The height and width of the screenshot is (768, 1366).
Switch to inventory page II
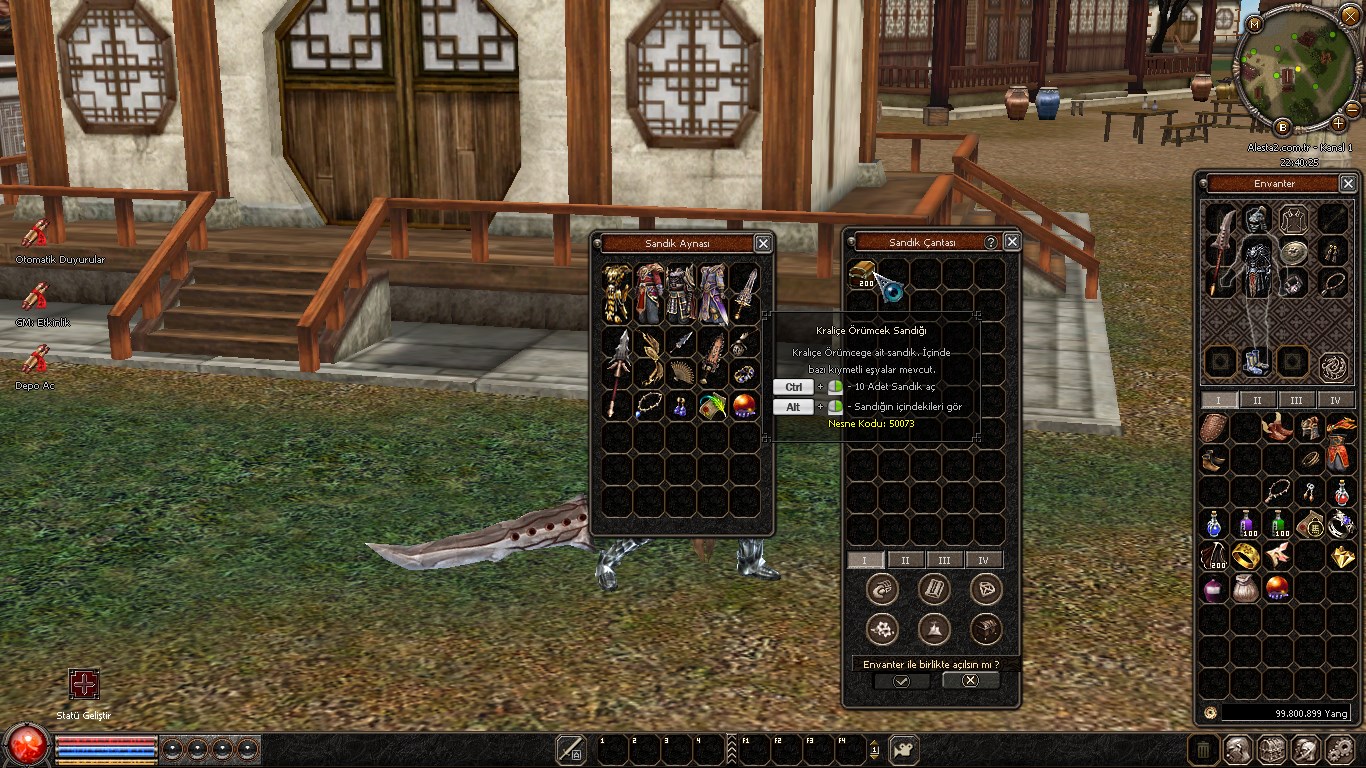[1257, 400]
